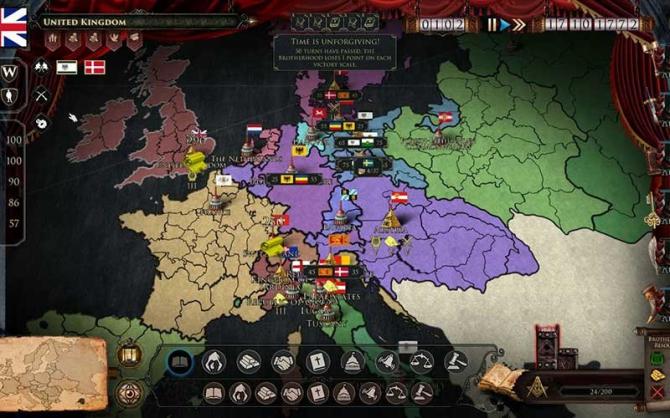
Task: Click the blue play speed arrow
Action: [505, 25]
